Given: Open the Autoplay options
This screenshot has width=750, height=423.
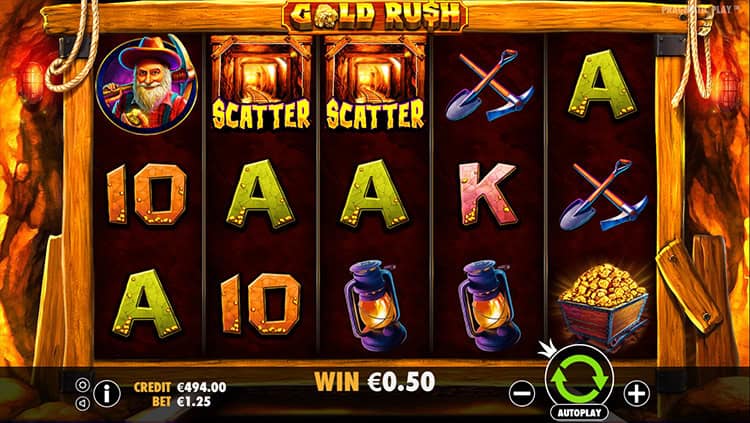Looking at the screenshot, I should coord(578,411).
